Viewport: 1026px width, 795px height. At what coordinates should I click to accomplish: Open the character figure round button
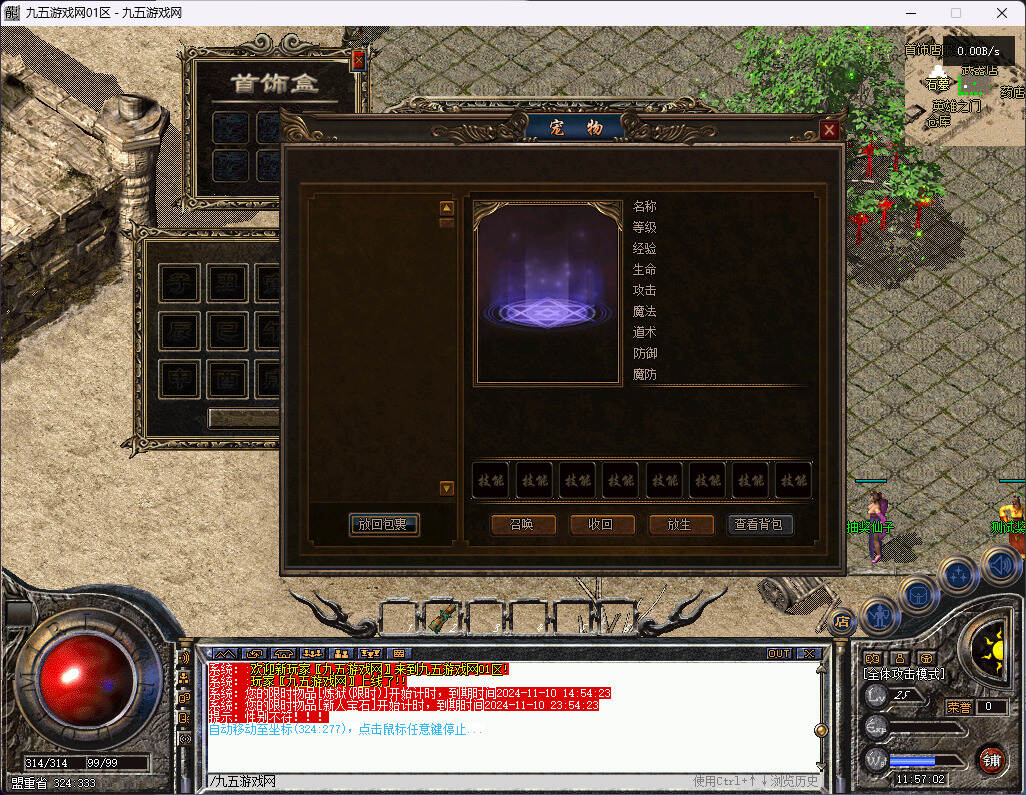pos(877,615)
